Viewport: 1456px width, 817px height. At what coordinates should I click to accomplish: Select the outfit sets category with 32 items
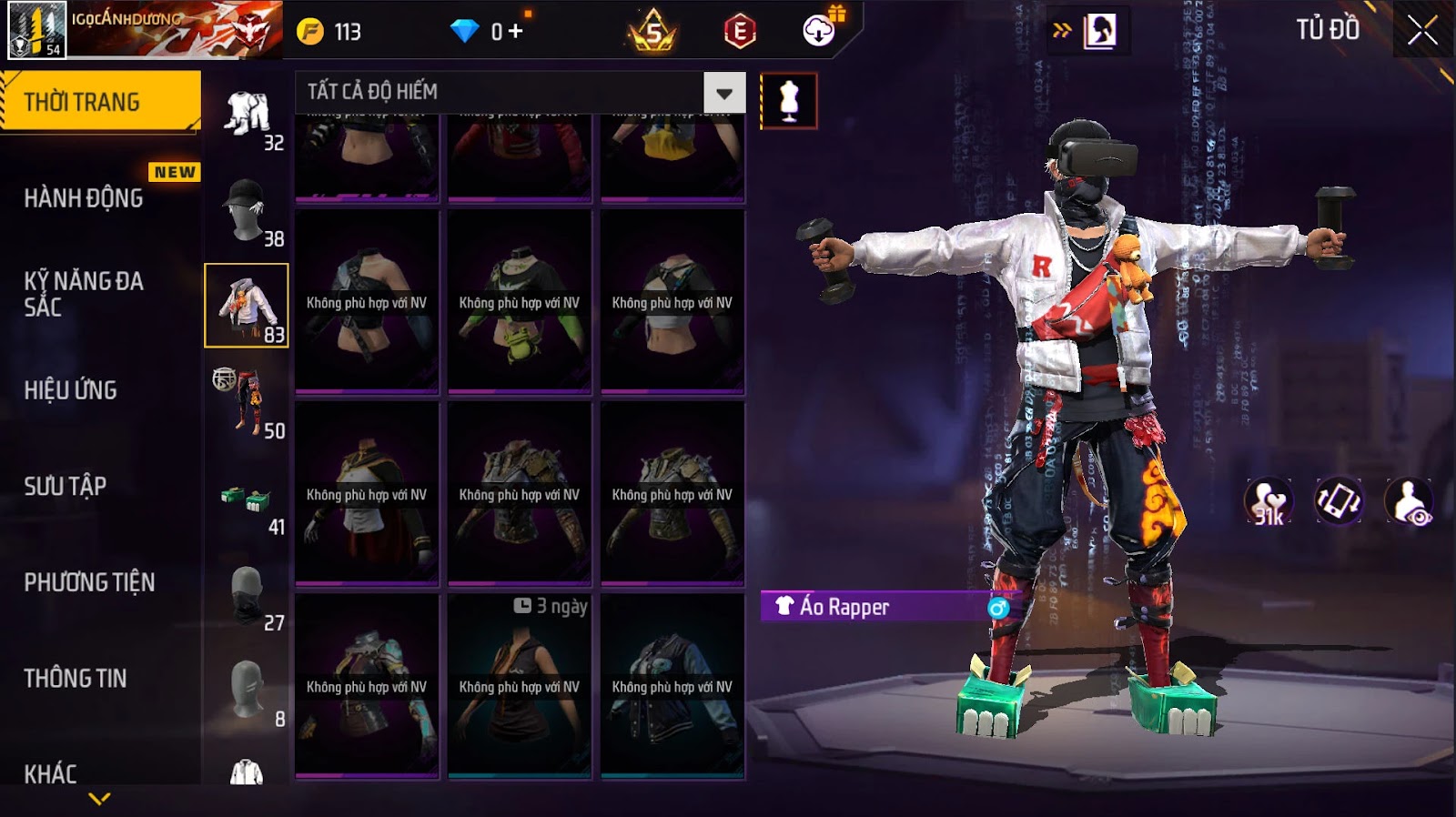click(x=248, y=118)
